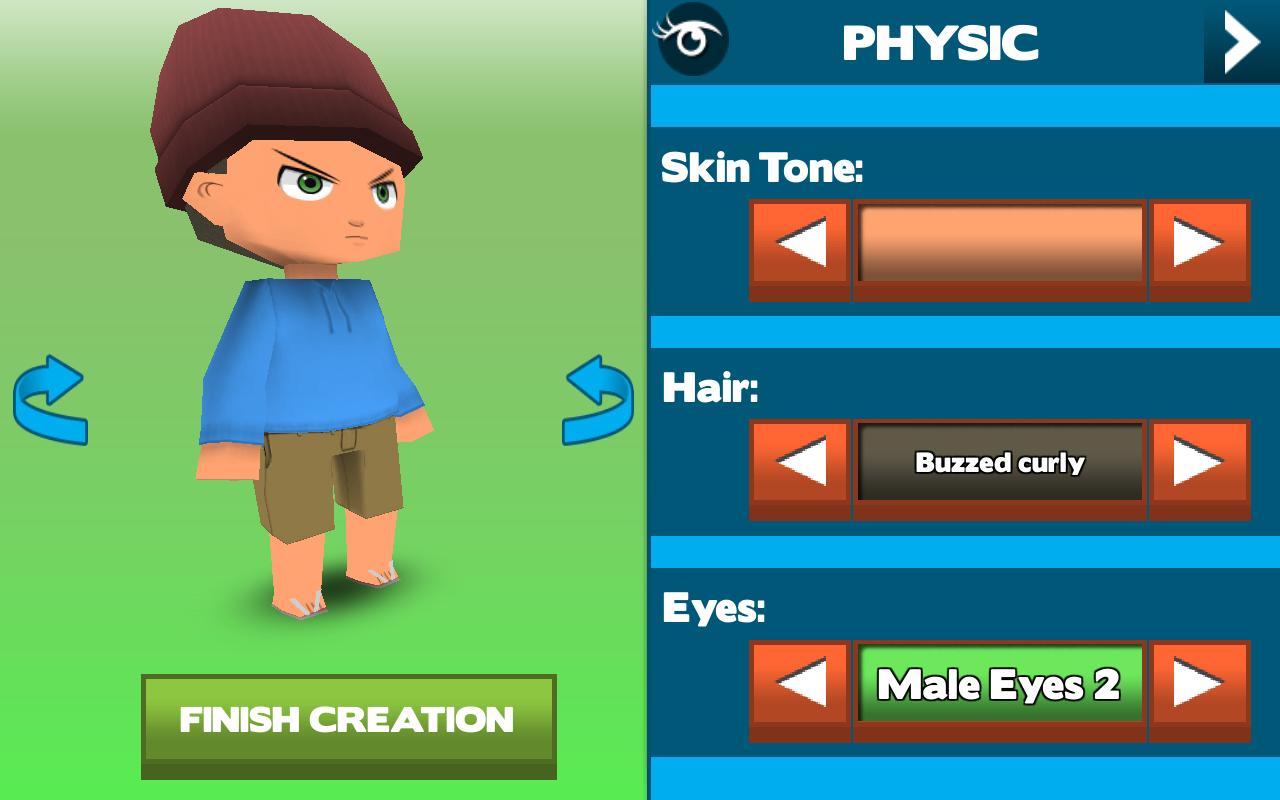Choose the next skin tone
The height and width of the screenshot is (800, 1280).
pyautogui.click(x=1199, y=245)
